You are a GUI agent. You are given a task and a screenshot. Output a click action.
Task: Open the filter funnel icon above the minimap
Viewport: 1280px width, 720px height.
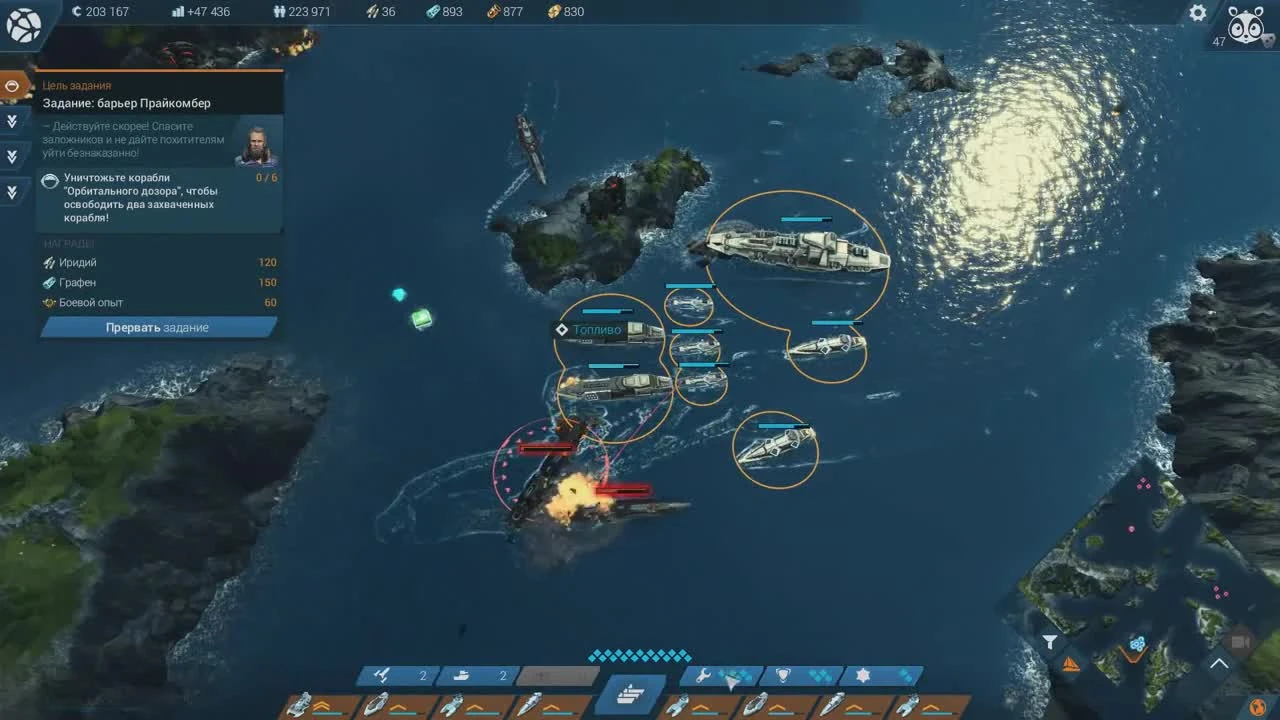tap(1049, 643)
